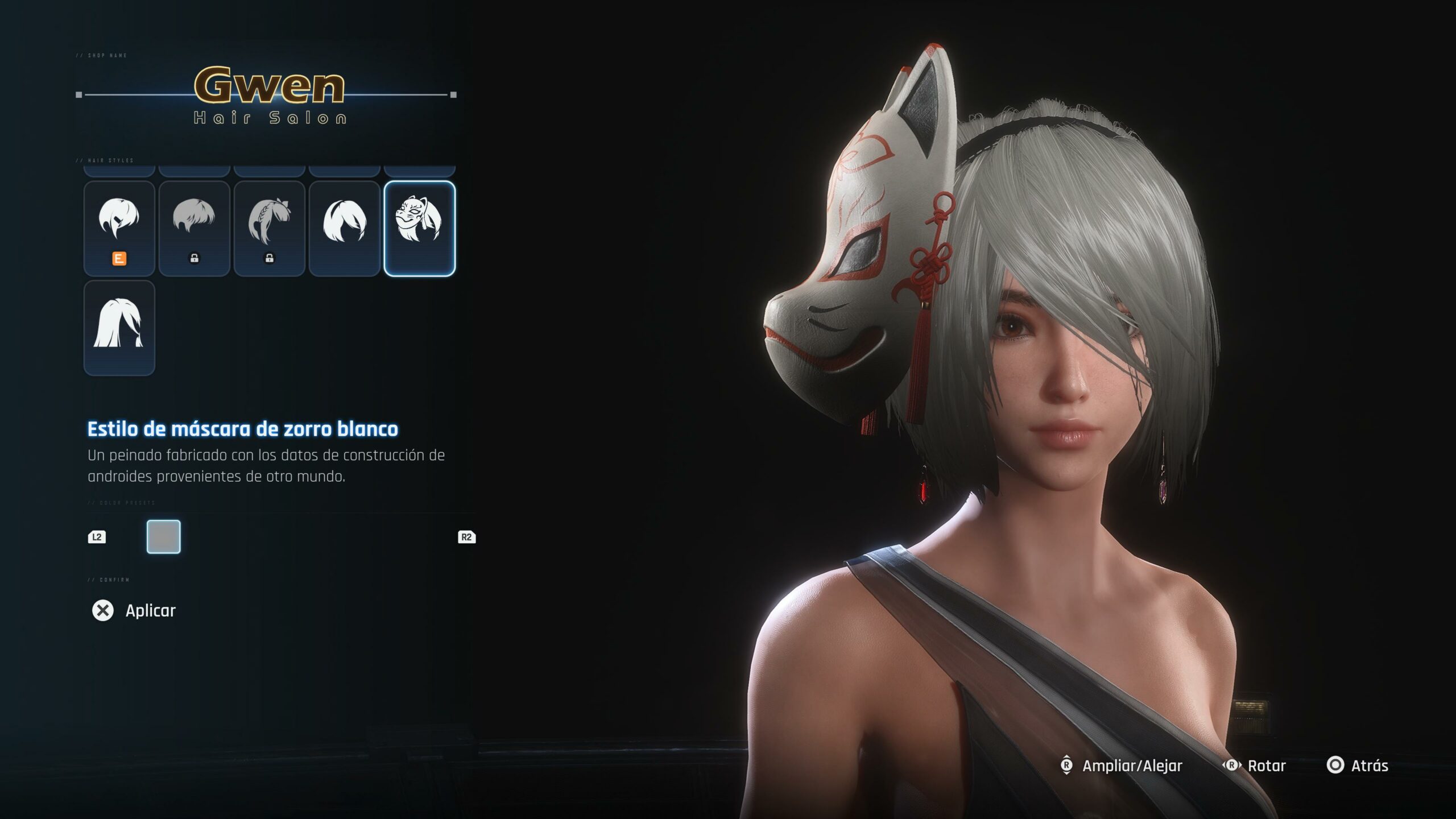The height and width of the screenshot is (819, 1456).
Task: Select the white fox mask hairstyle
Action: [x=419, y=229]
